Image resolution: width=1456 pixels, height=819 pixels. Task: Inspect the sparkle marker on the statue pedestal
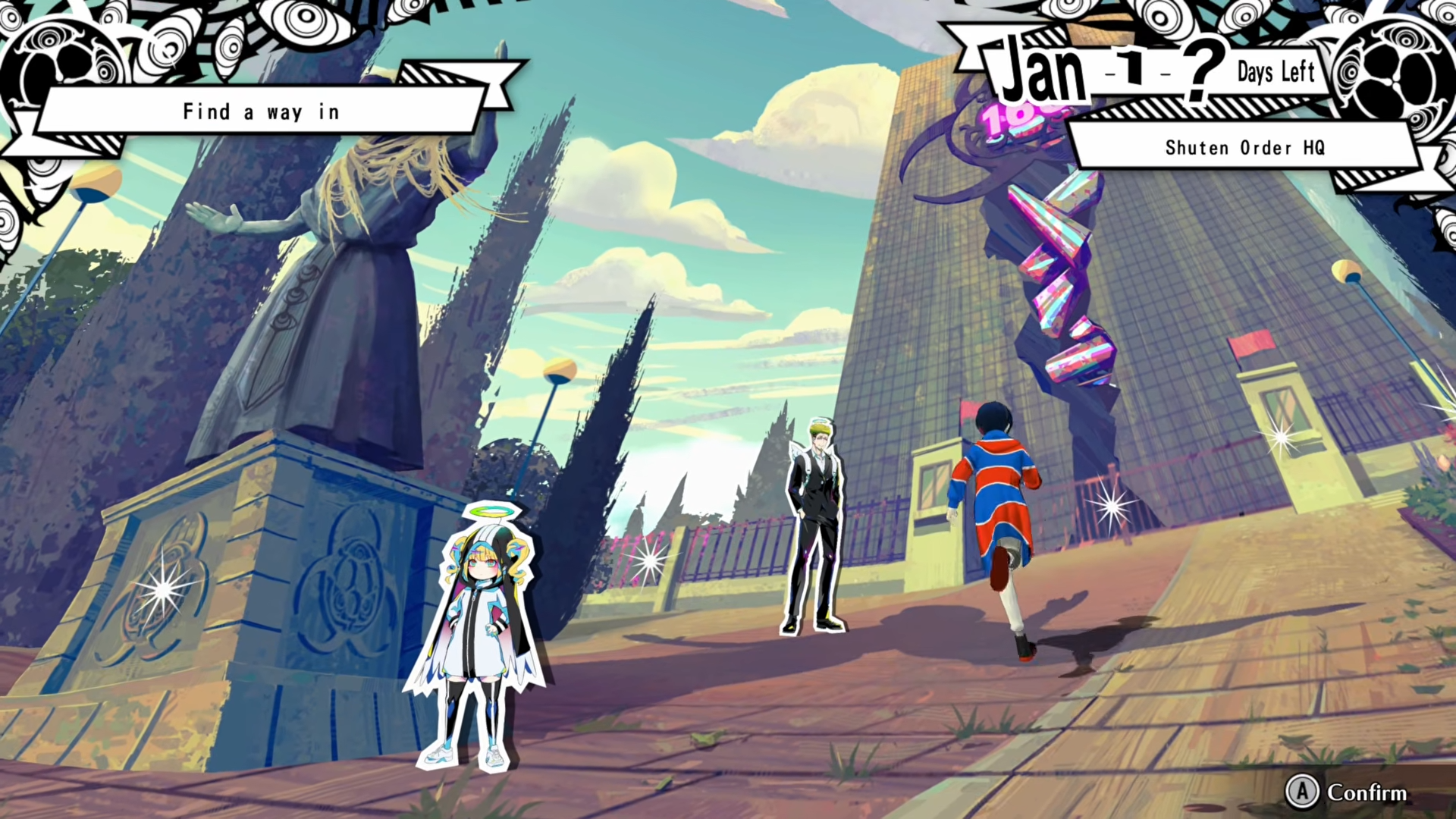coord(162,590)
